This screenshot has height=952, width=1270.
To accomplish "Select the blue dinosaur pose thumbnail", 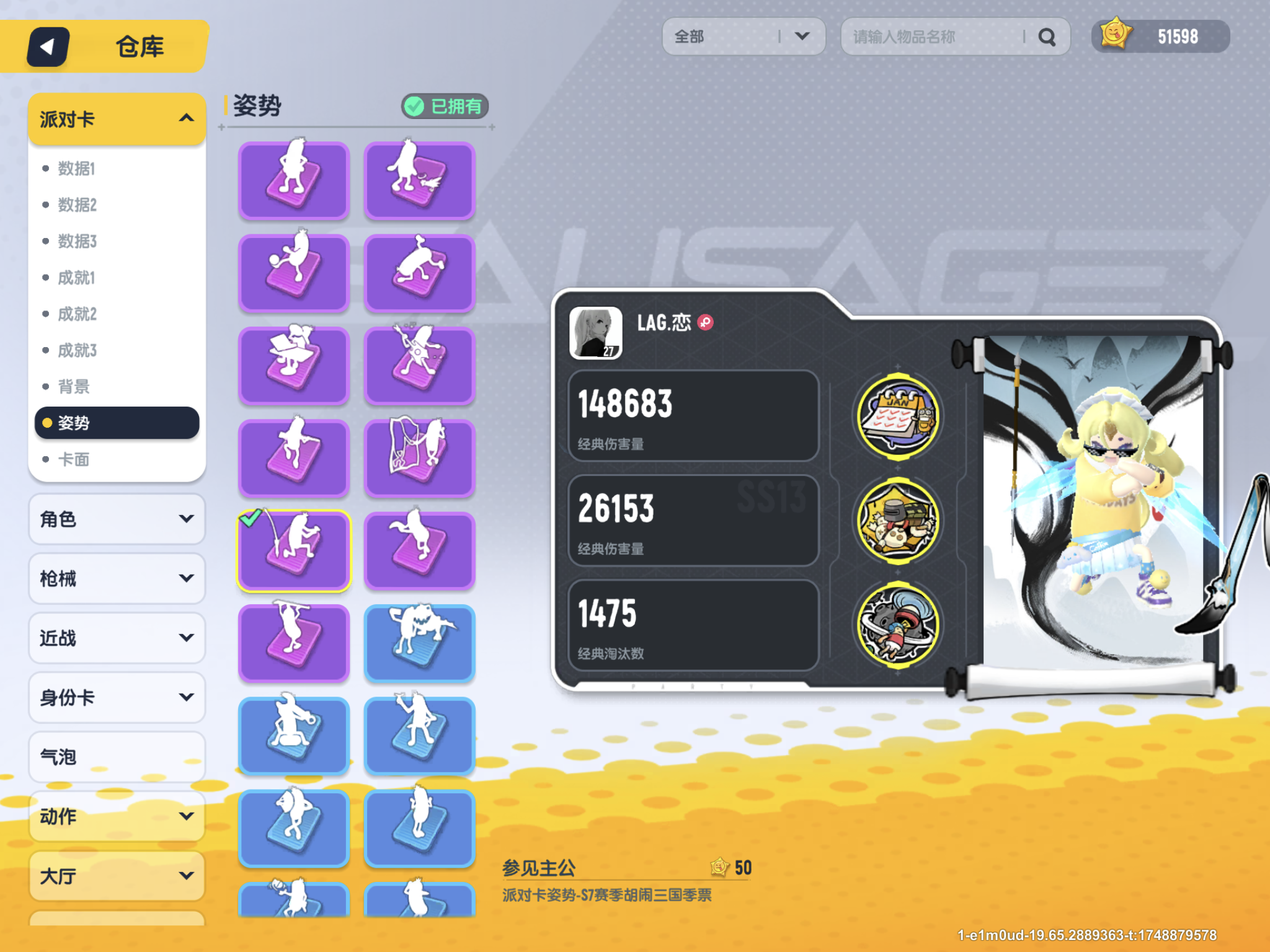I will (419, 642).
